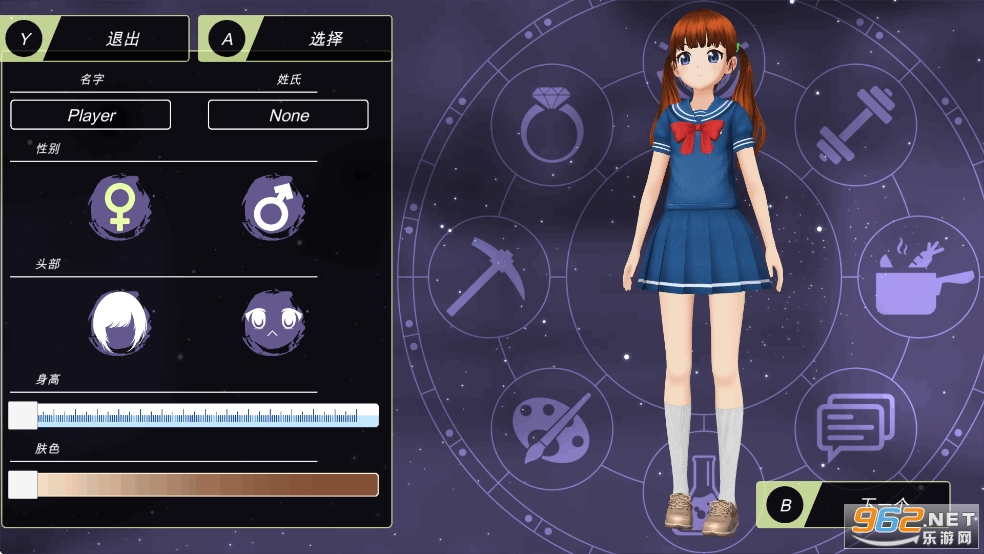This screenshot has height=554, width=984.
Task: Edit the Player name field
Action: [91, 115]
